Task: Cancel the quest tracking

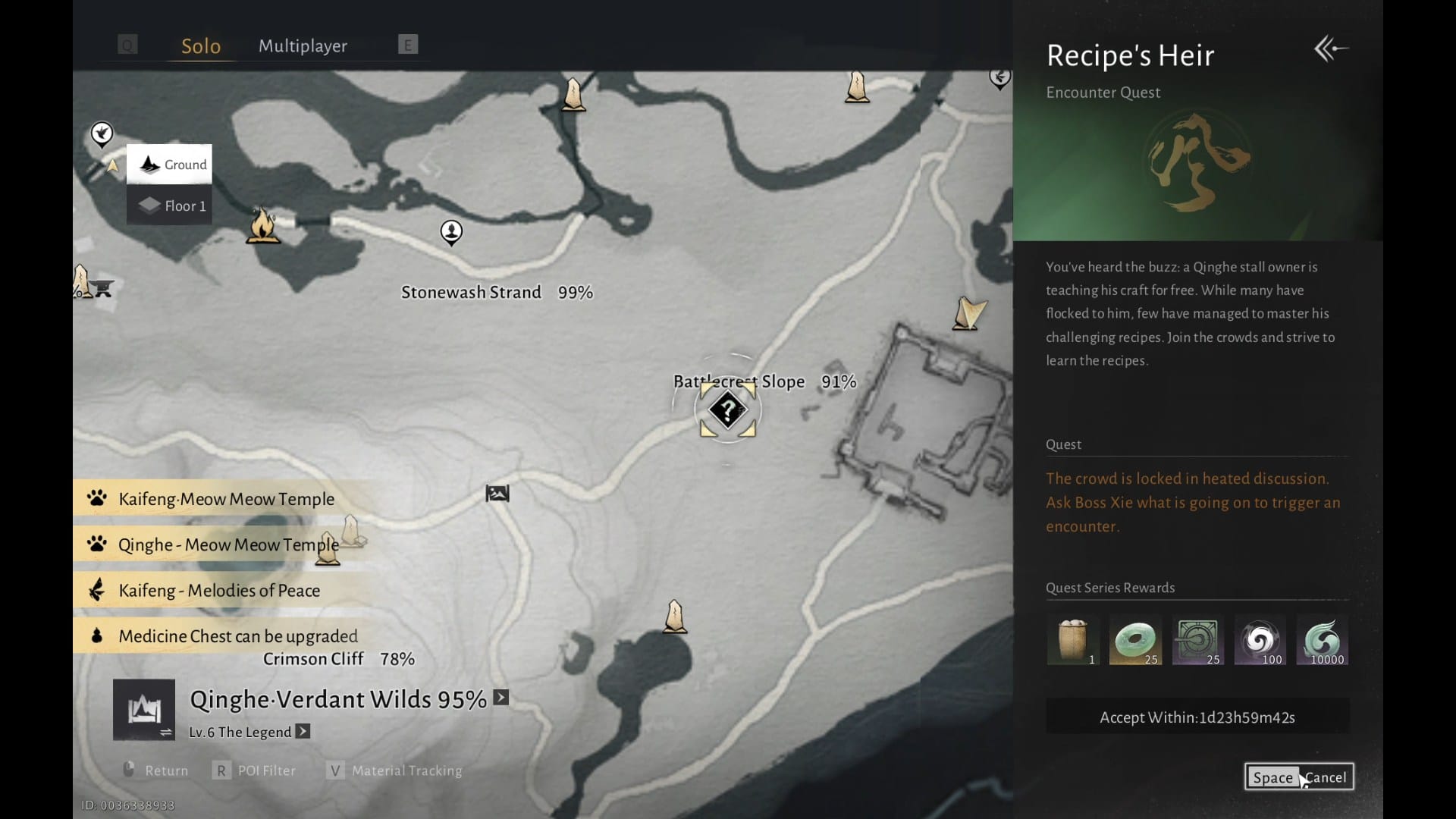Action: 1299,777
